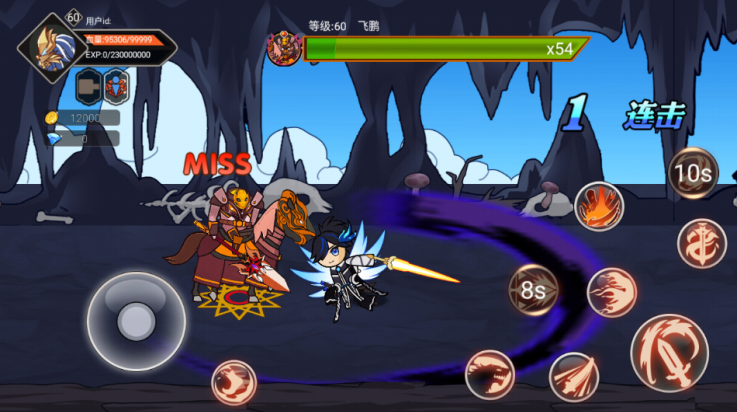Image resolution: width=737 pixels, height=412 pixels.
Task: Select the red armor equipment slot
Action: [117, 87]
